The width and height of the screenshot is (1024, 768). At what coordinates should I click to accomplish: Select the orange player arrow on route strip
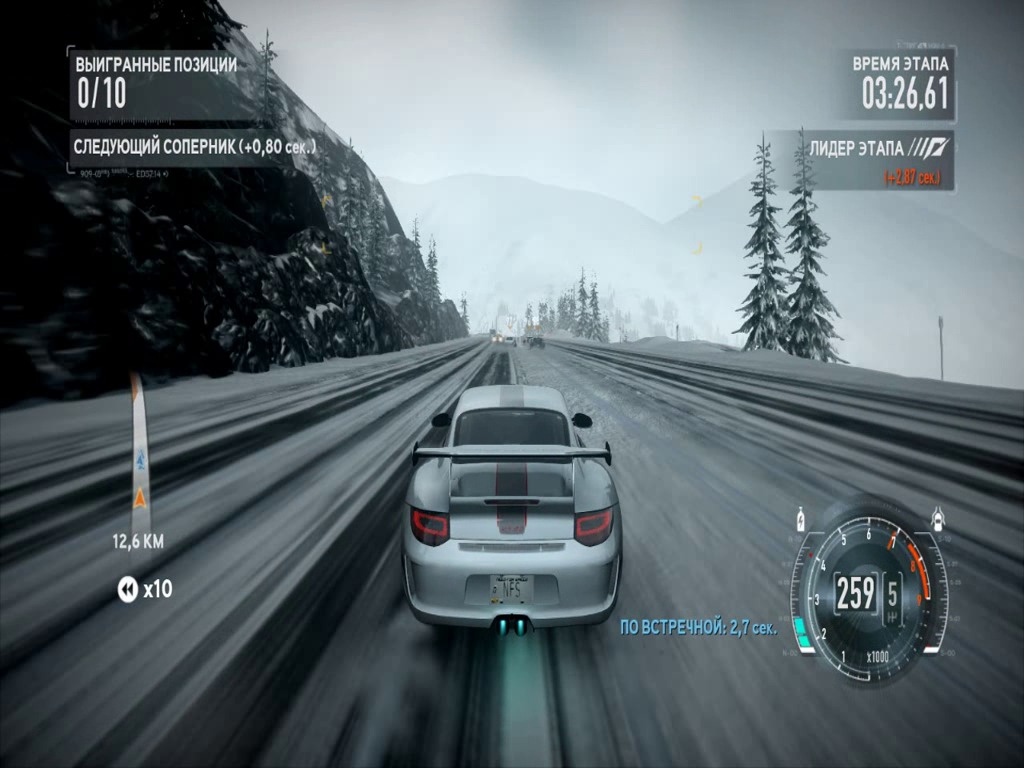point(140,496)
